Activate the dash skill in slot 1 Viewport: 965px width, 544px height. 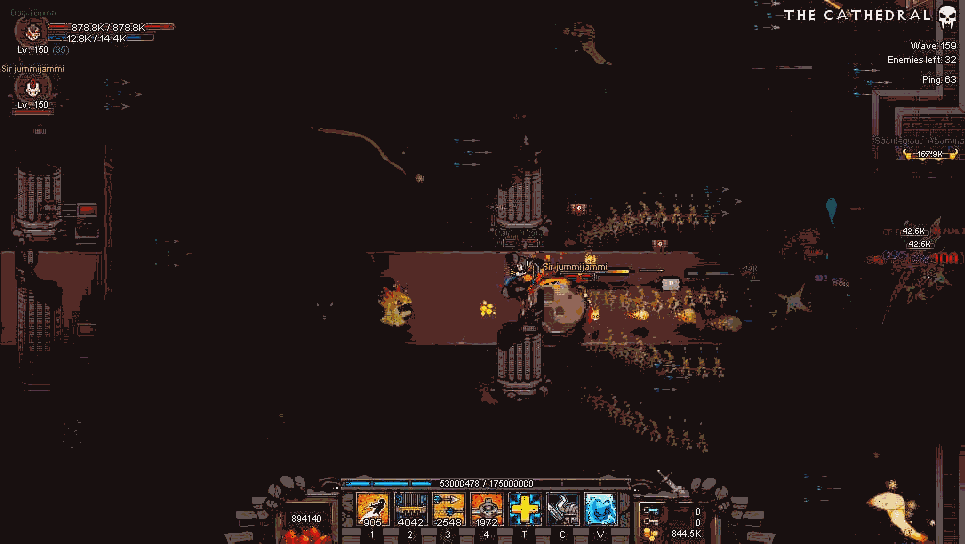(x=373, y=509)
